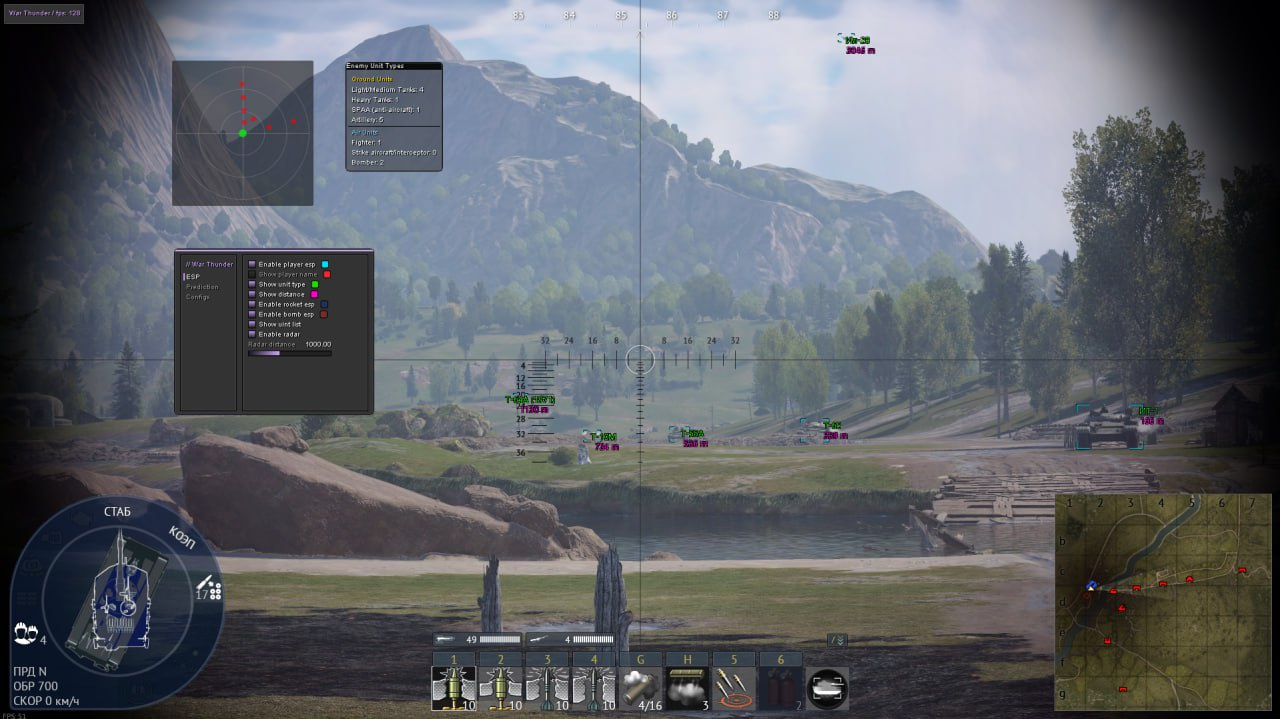Call the artillery strike in slot 5
This screenshot has height=719, width=1280.
733,689
